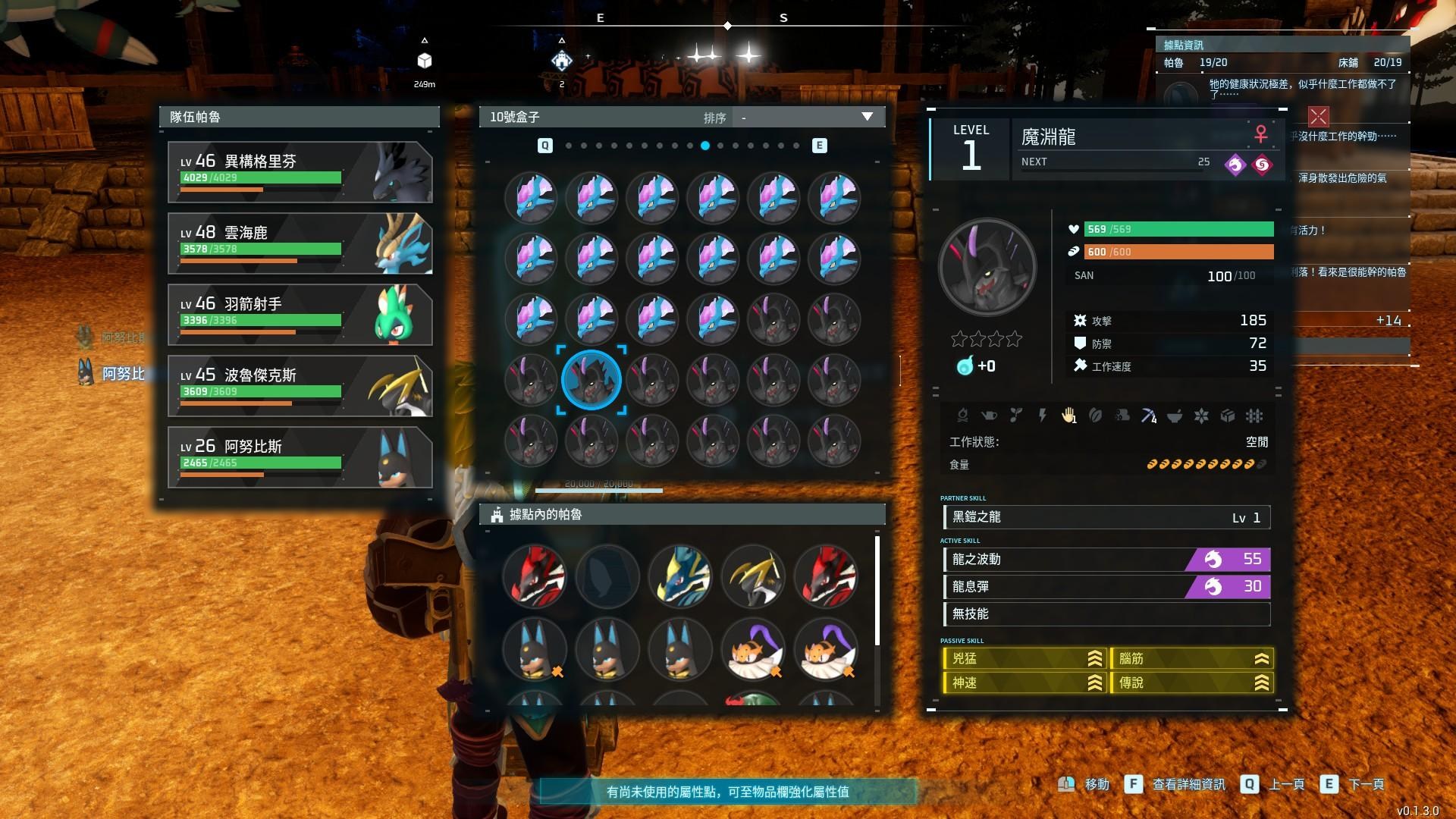Use the base Pals list scrollbar

click(x=877, y=591)
